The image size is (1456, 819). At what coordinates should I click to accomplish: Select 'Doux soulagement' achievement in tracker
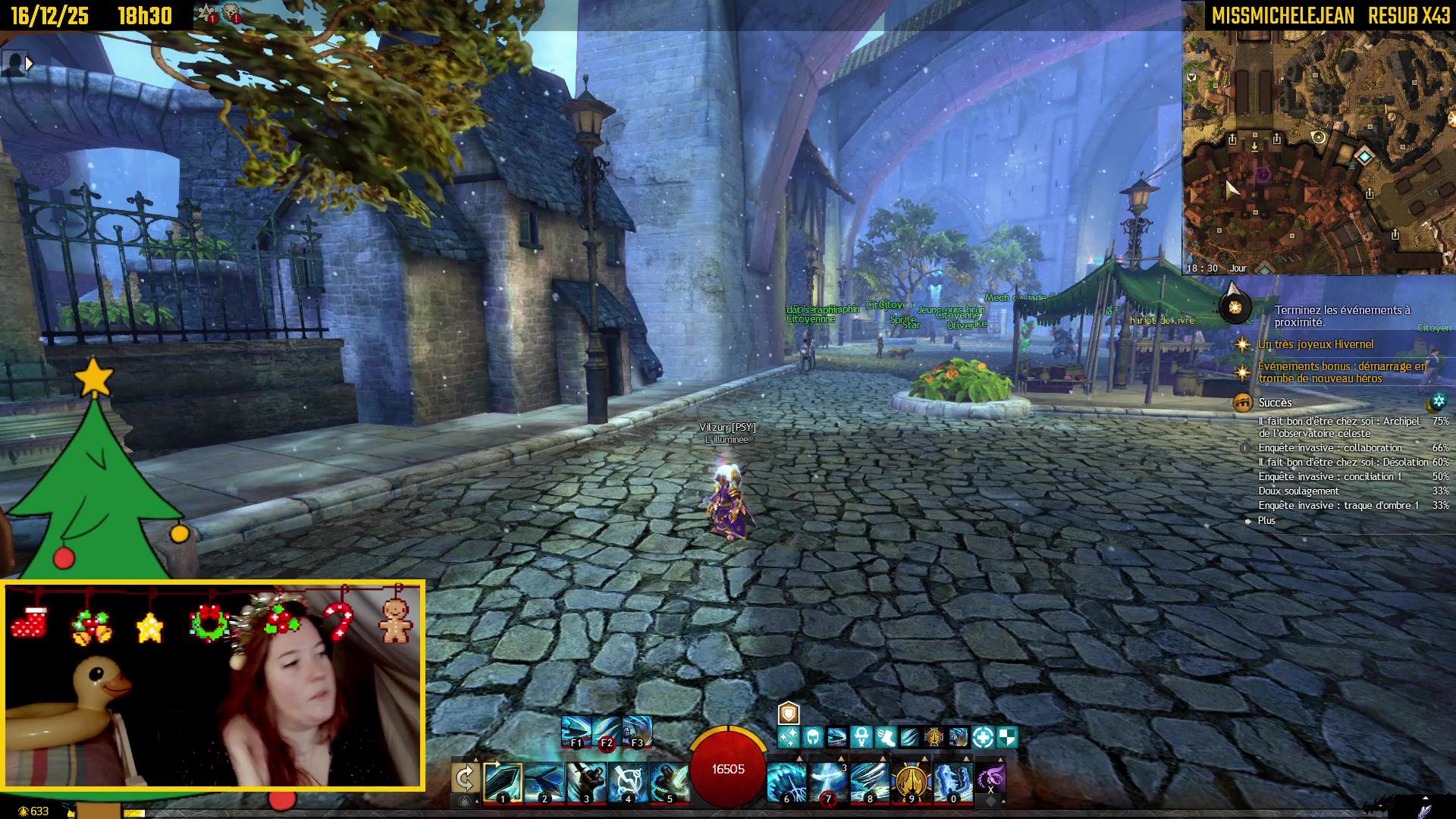tap(1298, 491)
